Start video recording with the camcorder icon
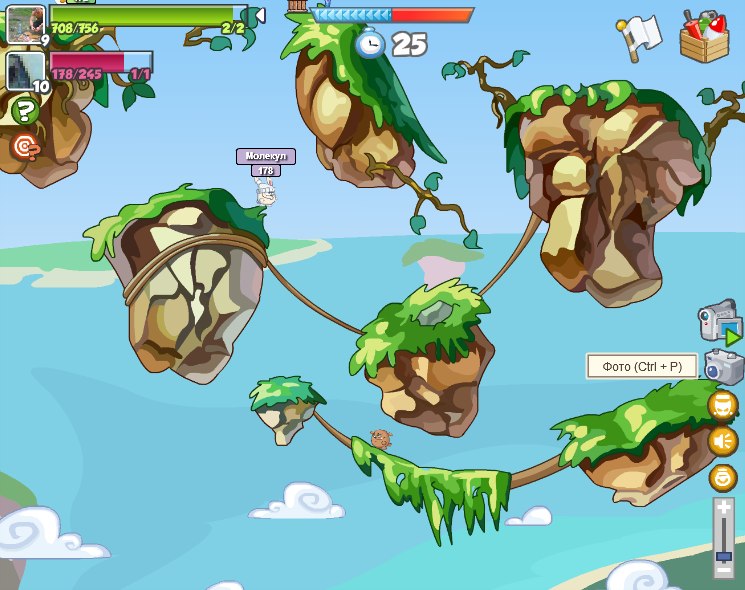Viewport: 745px width, 590px height. [x=719, y=324]
